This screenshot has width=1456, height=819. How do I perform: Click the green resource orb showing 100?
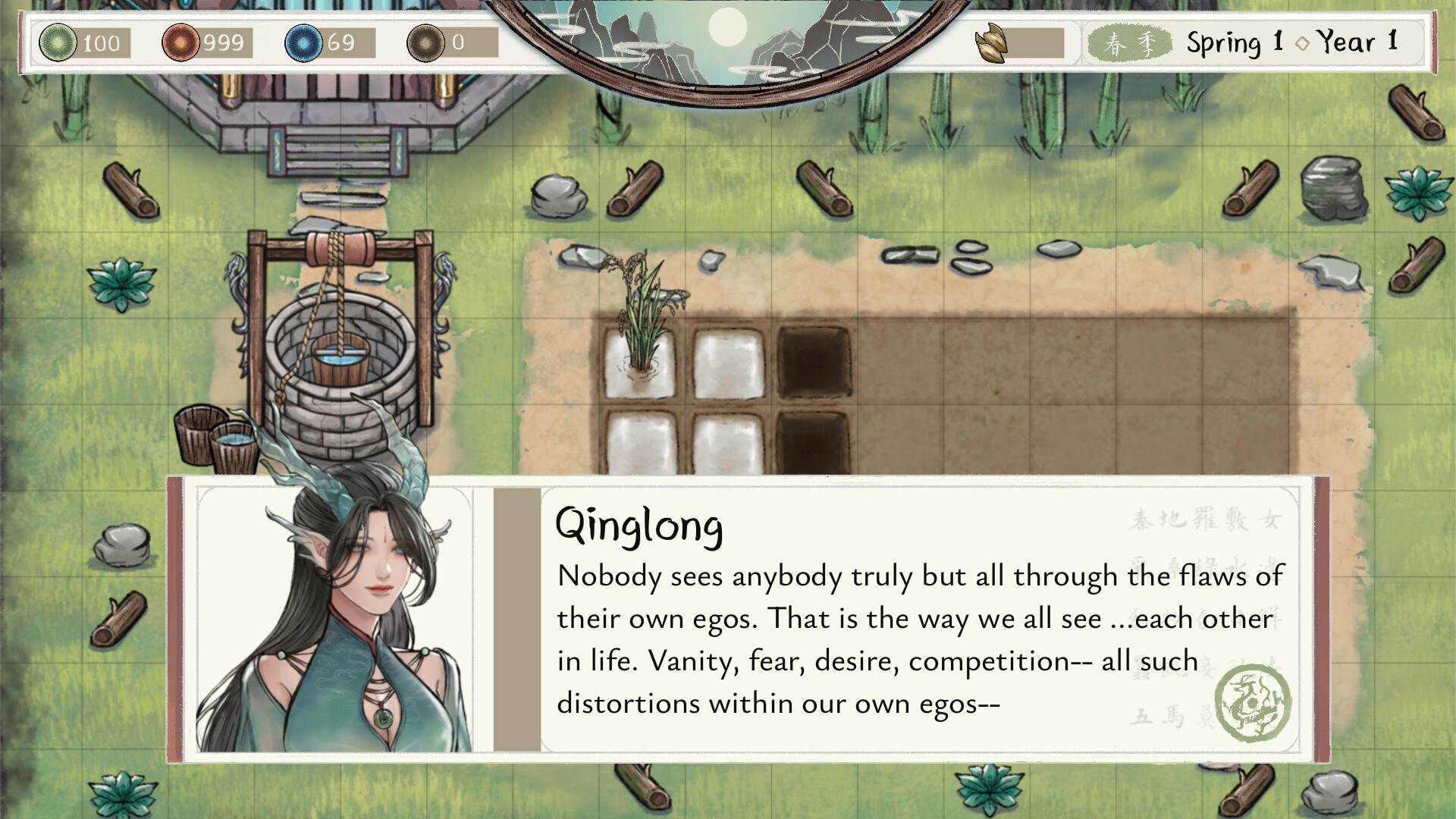pyautogui.click(x=58, y=42)
